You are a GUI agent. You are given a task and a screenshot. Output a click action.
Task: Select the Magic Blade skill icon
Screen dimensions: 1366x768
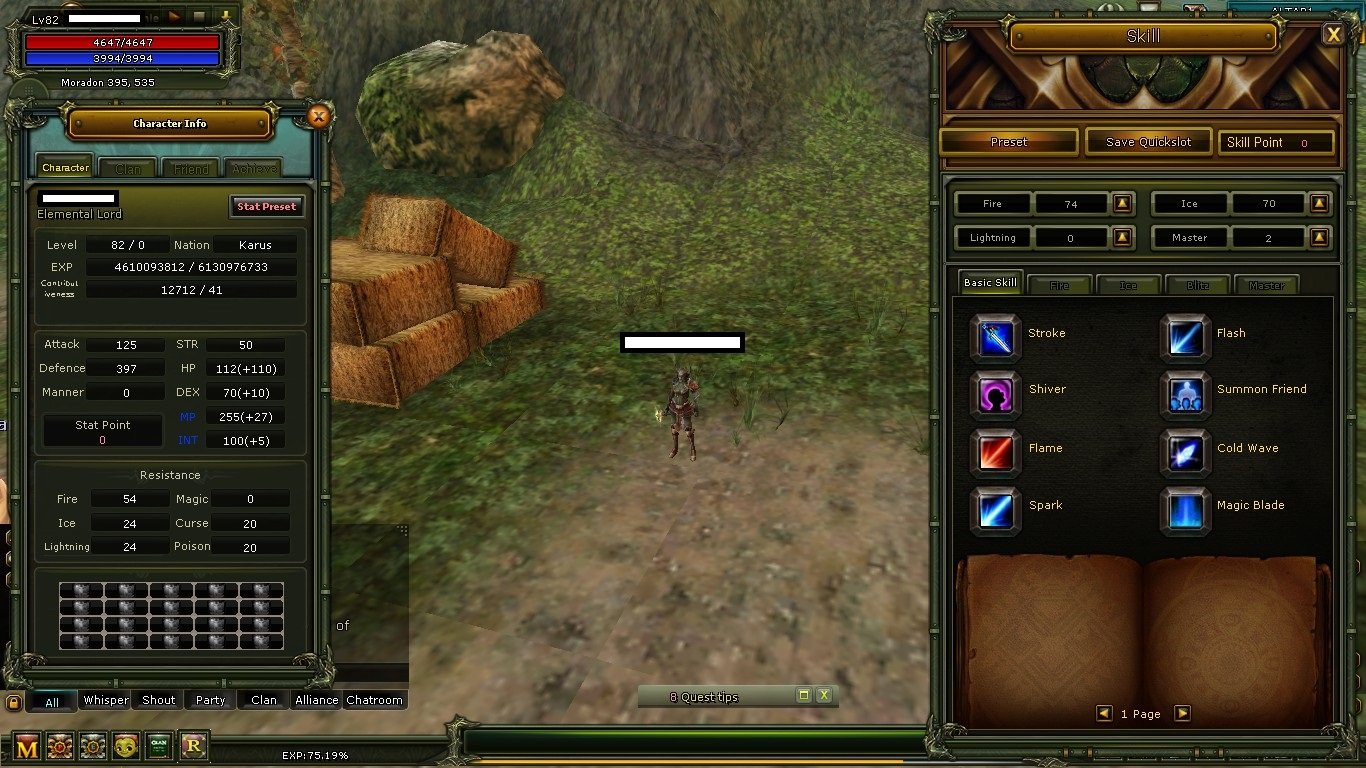(1185, 507)
